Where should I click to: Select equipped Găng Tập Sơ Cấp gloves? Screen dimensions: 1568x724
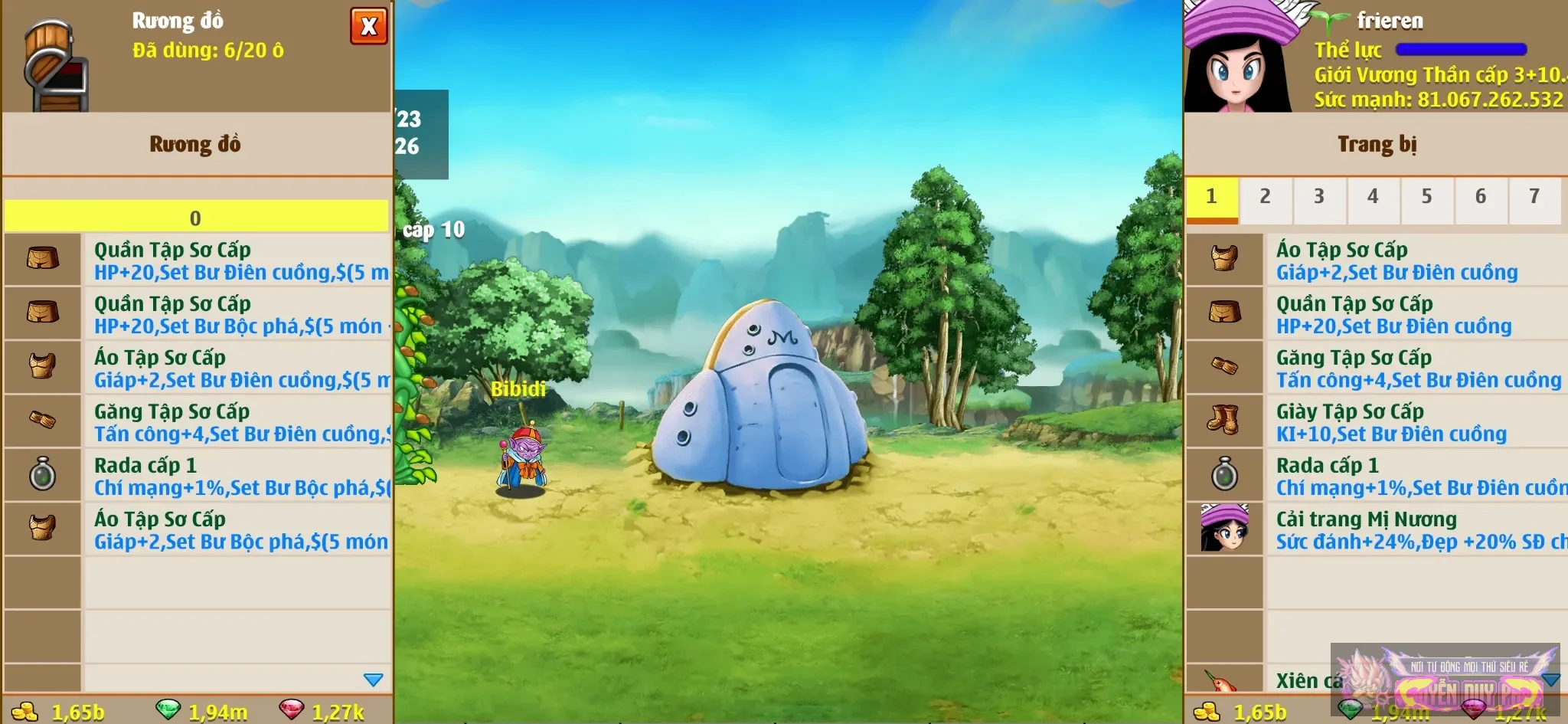point(1416,369)
